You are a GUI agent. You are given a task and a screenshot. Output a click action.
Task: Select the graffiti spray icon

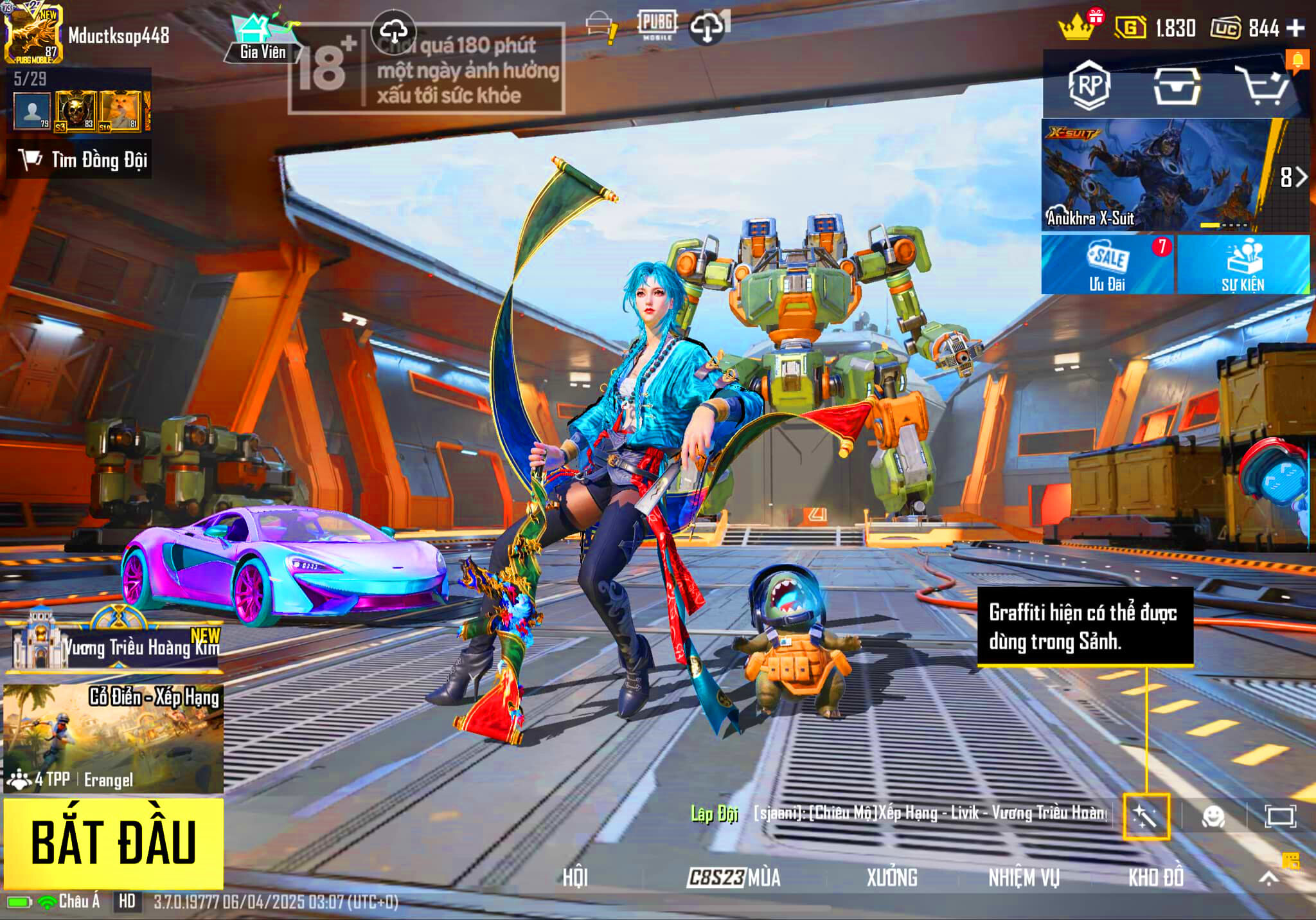coord(1146,816)
